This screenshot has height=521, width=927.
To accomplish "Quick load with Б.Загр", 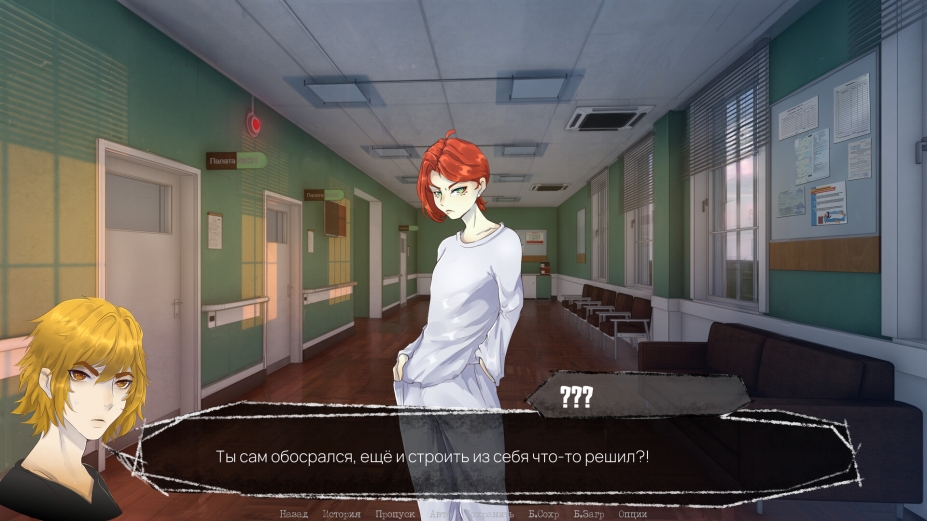I will coord(590,514).
